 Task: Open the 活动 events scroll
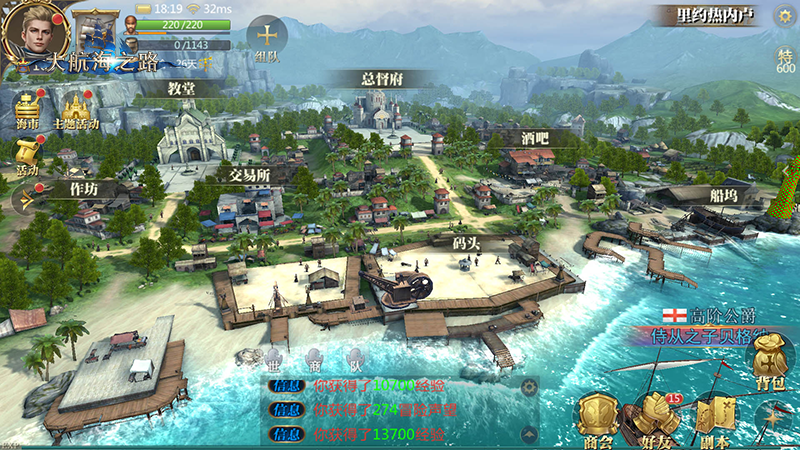click(27, 155)
